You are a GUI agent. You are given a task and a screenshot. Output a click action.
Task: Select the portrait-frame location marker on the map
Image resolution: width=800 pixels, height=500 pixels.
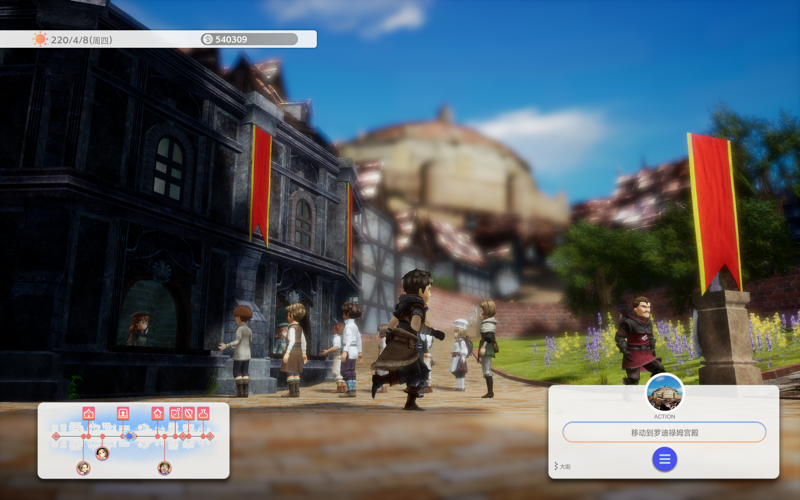[x=123, y=413]
